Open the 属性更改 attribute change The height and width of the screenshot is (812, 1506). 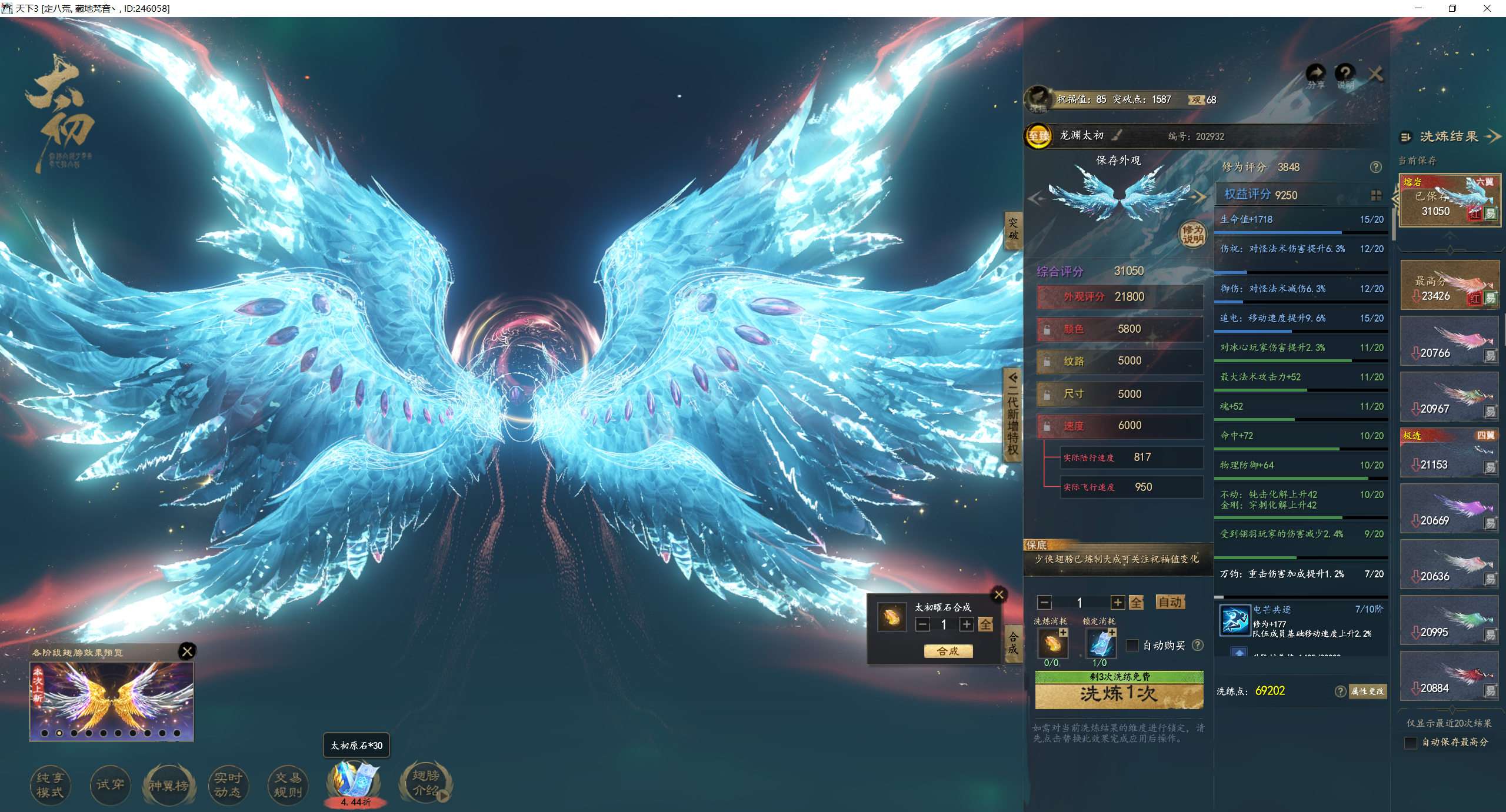click(x=1368, y=691)
